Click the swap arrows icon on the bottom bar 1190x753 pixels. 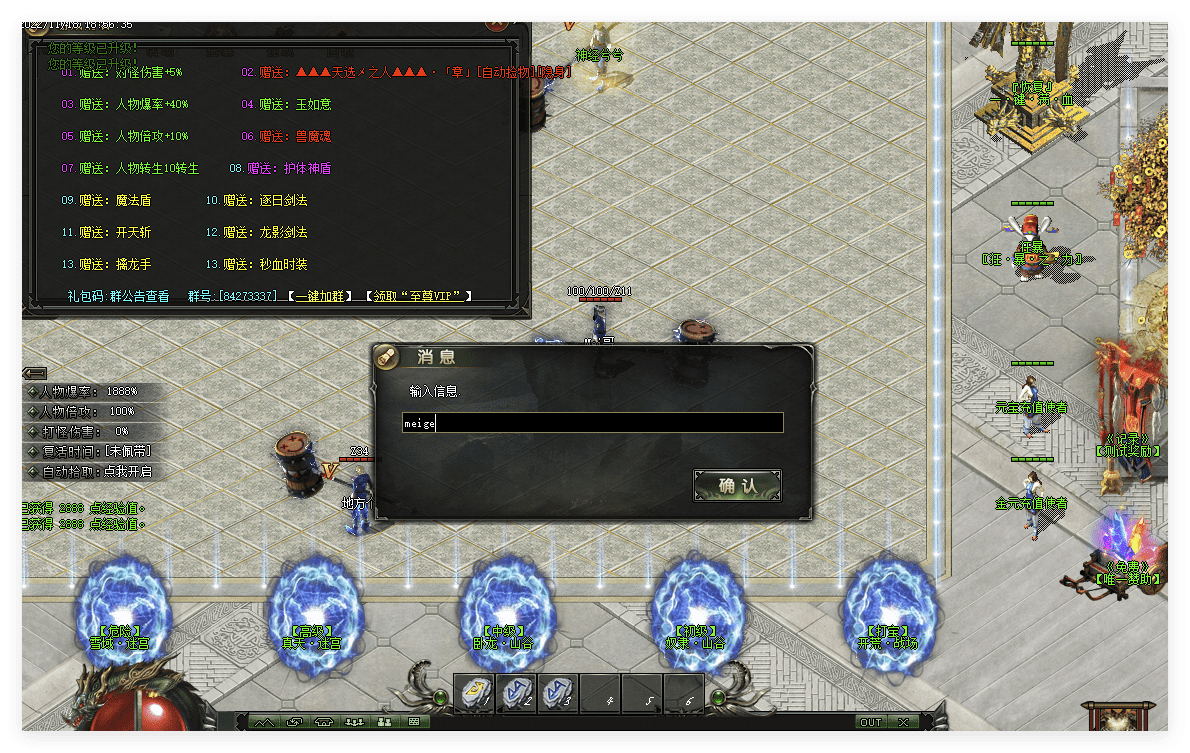click(294, 722)
